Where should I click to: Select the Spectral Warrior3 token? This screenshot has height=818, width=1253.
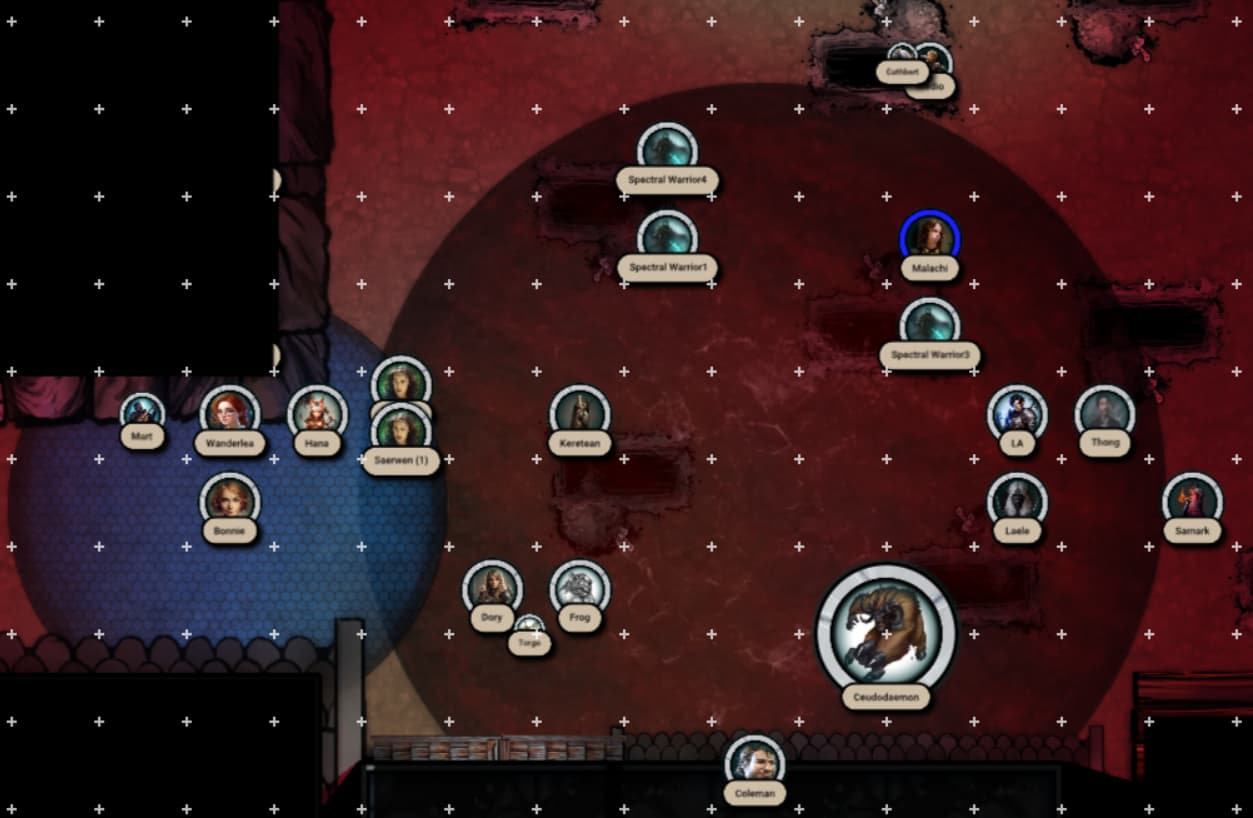930,325
